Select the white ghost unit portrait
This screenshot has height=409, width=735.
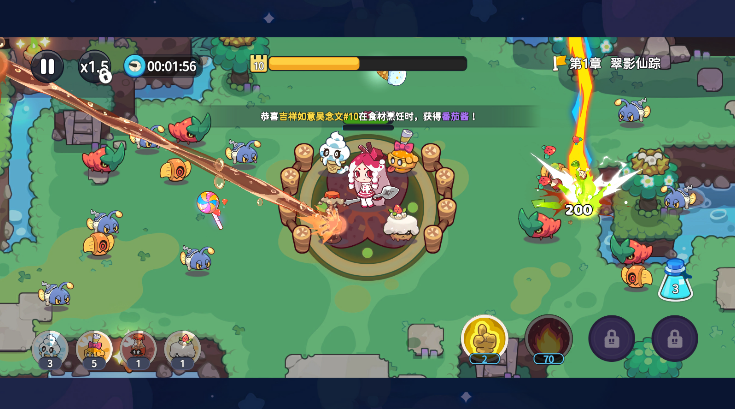tap(50, 349)
